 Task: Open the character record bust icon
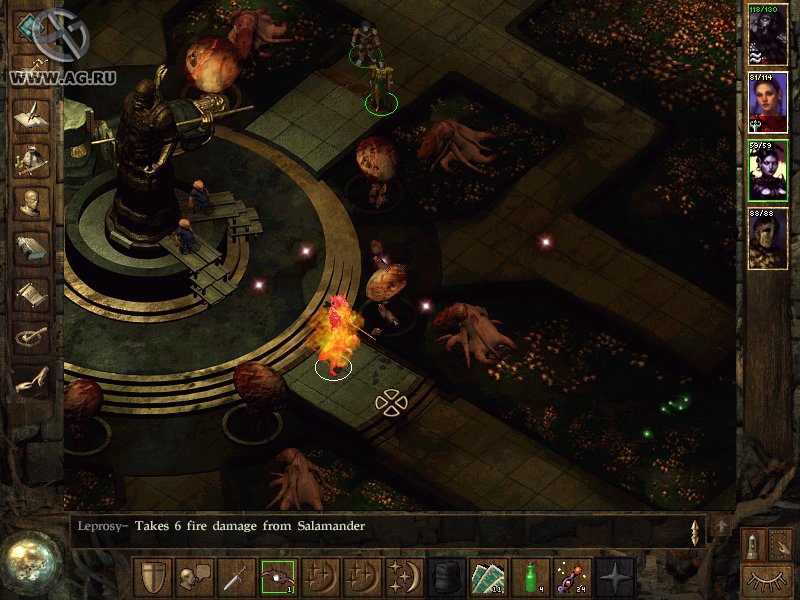tap(31, 205)
